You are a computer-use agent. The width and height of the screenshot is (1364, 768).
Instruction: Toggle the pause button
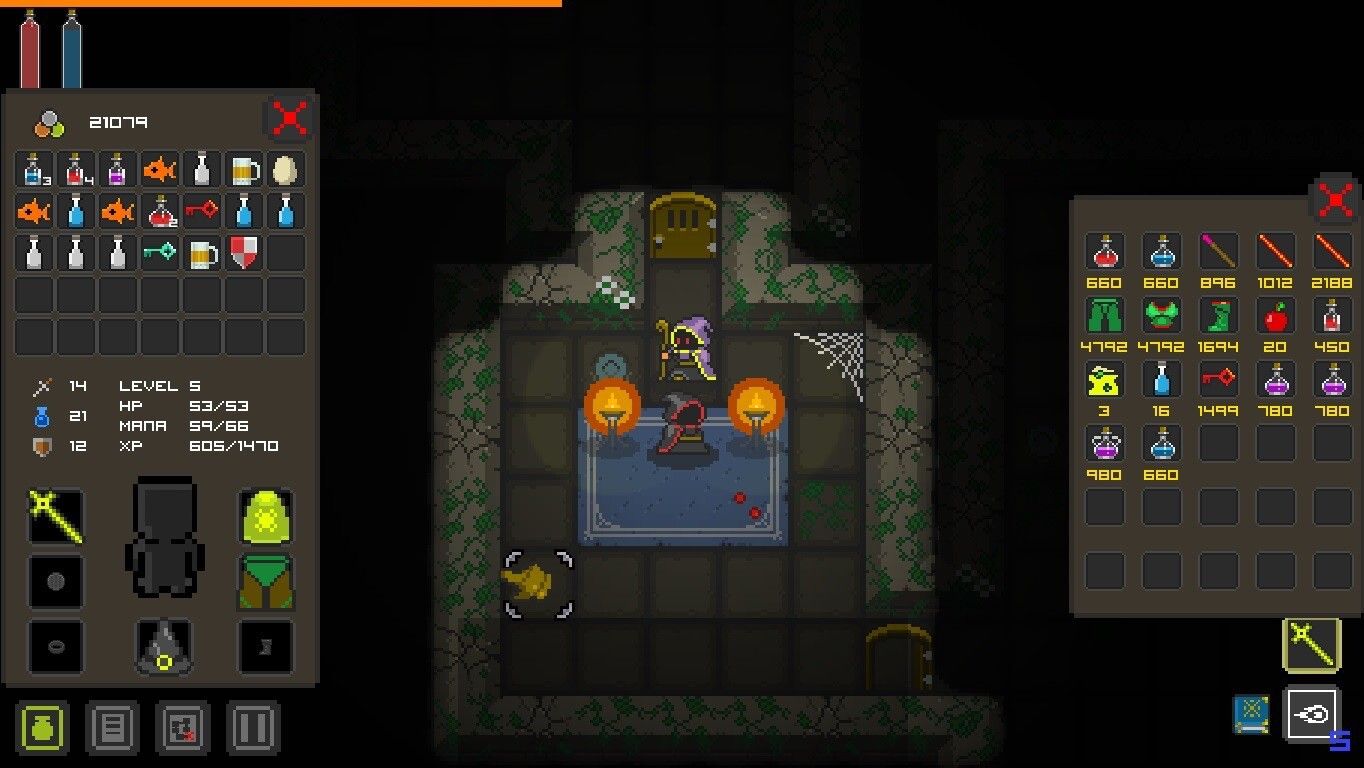coord(254,728)
